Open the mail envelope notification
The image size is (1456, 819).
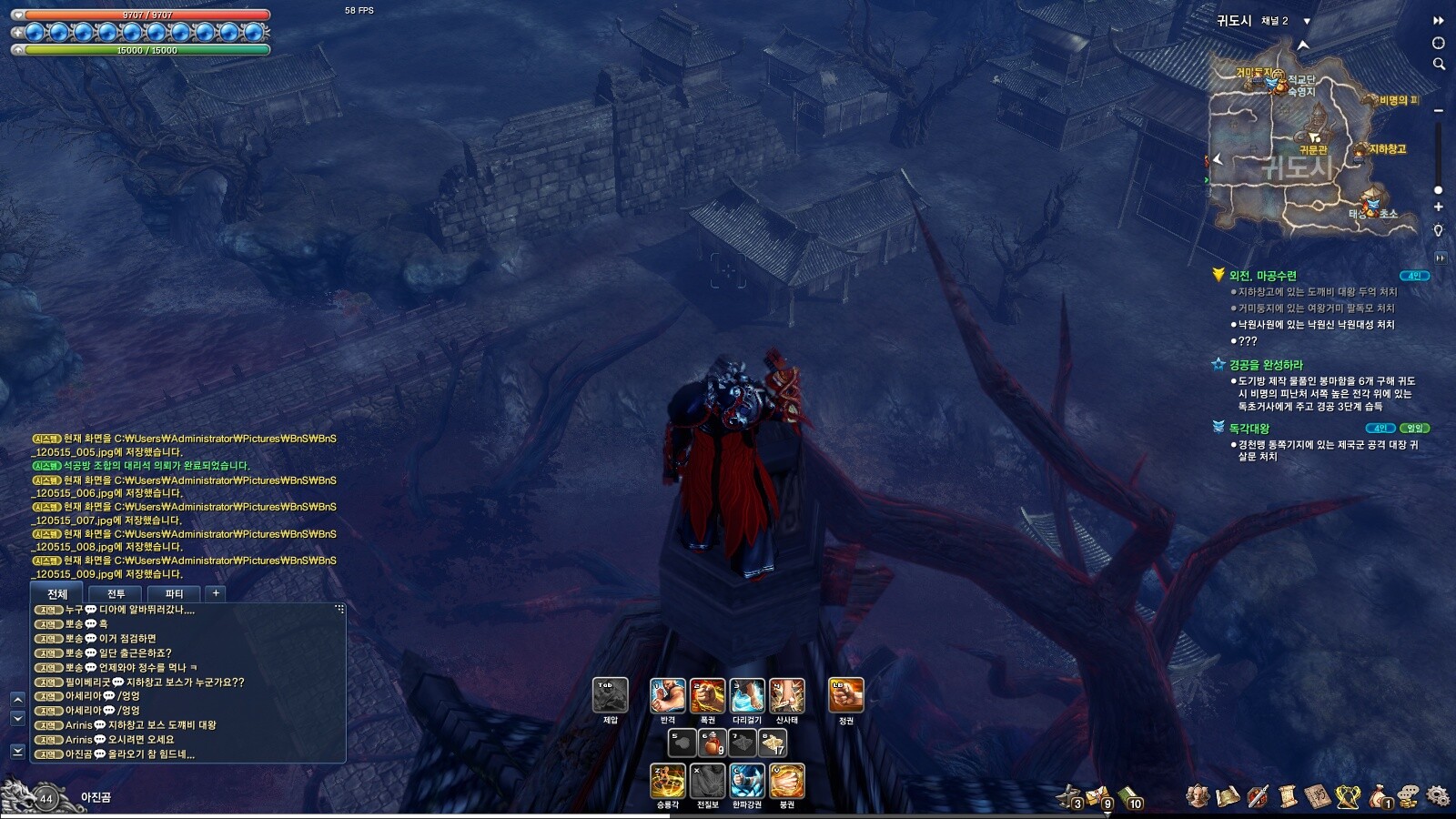tap(1098, 797)
